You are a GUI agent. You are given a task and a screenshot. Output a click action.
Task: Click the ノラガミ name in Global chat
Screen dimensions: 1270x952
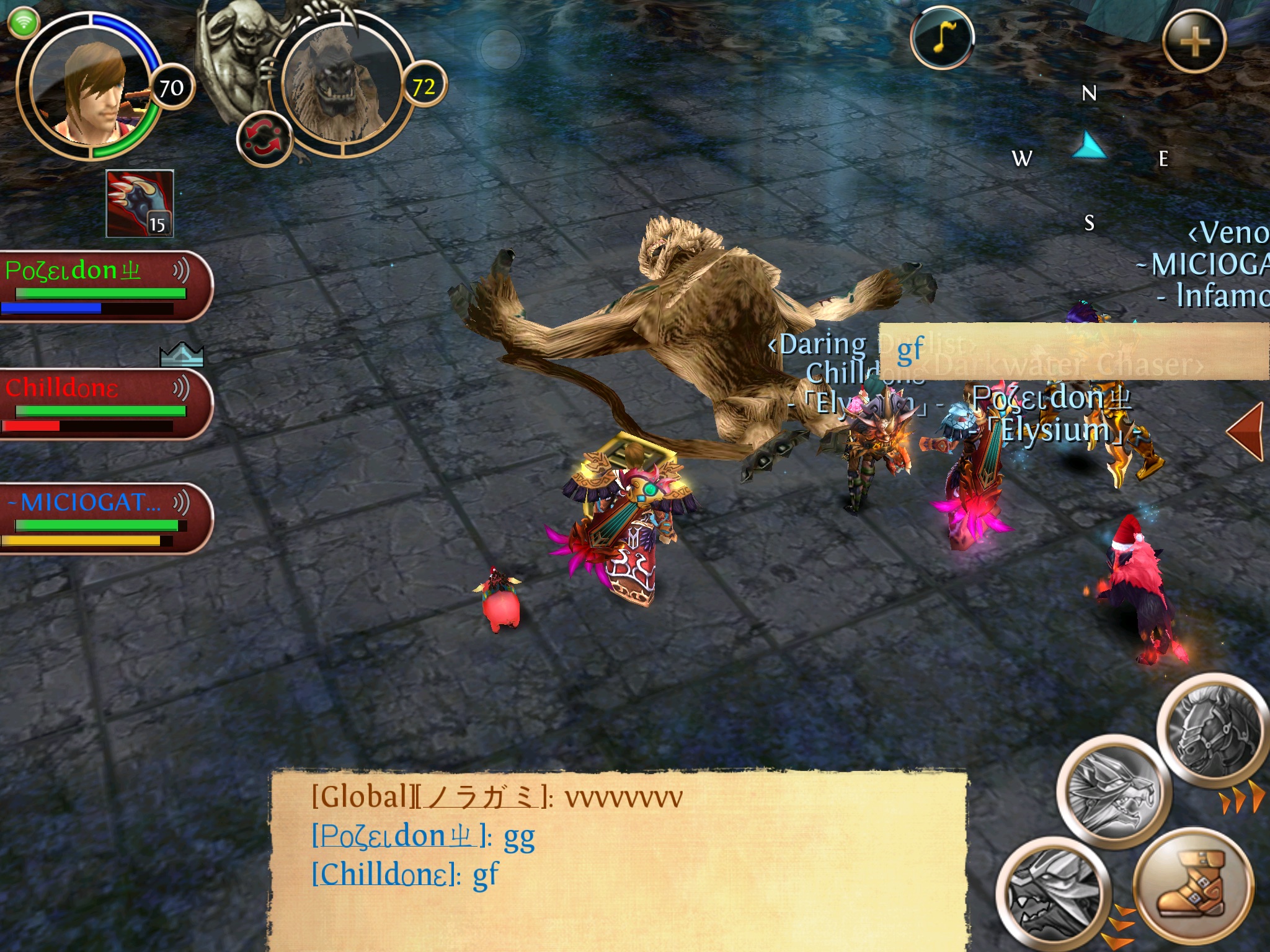click(482, 797)
